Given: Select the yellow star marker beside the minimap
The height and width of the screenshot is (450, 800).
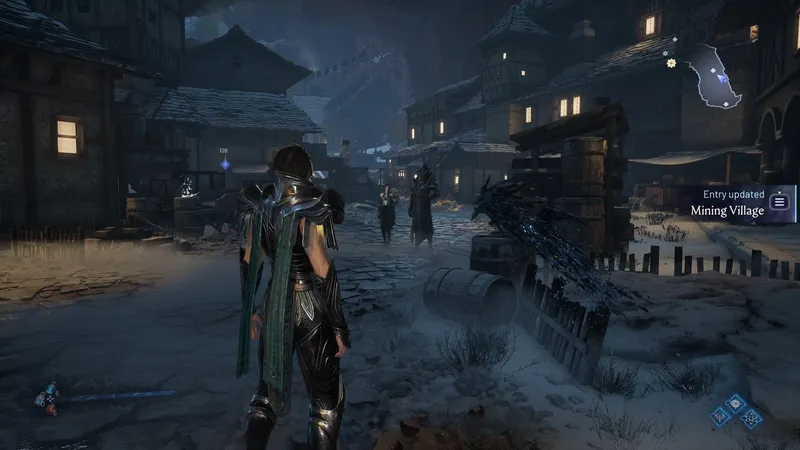Looking at the screenshot, I should coord(671,63).
